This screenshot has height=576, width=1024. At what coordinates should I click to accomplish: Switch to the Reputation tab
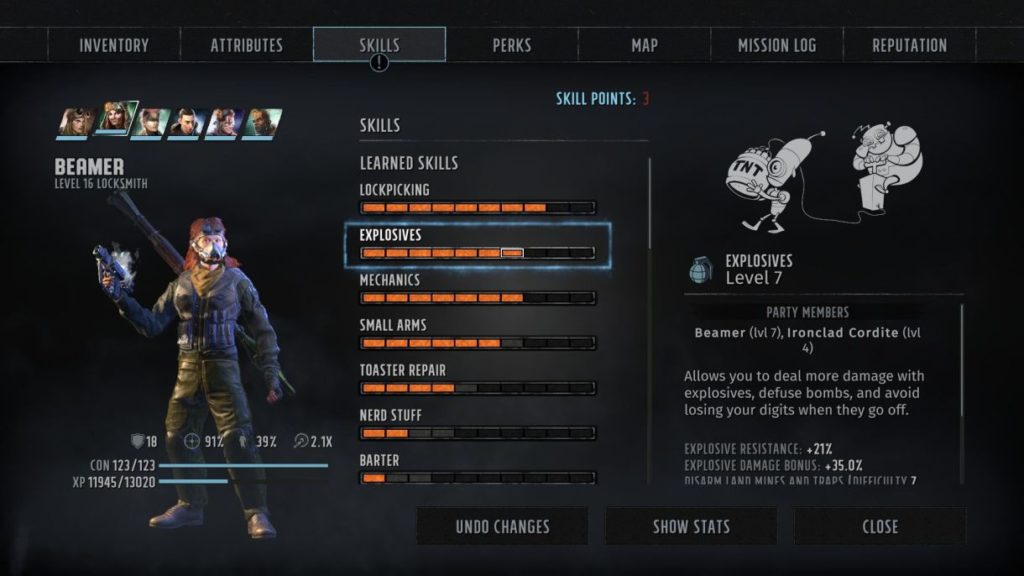point(909,45)
